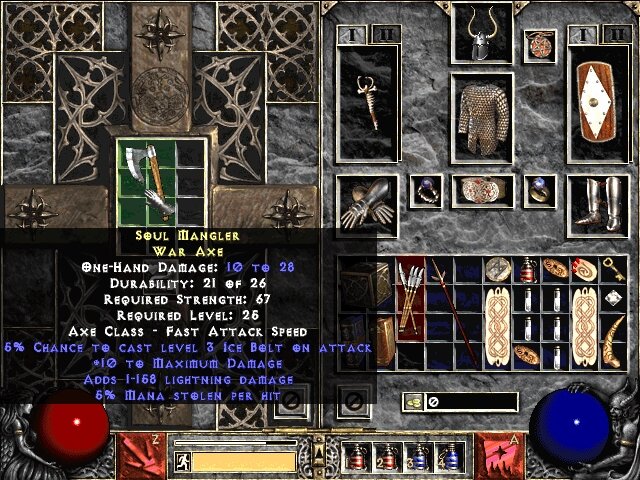
Task: Select the gauntlet inside the cube grid
Action: pos(159,197)
